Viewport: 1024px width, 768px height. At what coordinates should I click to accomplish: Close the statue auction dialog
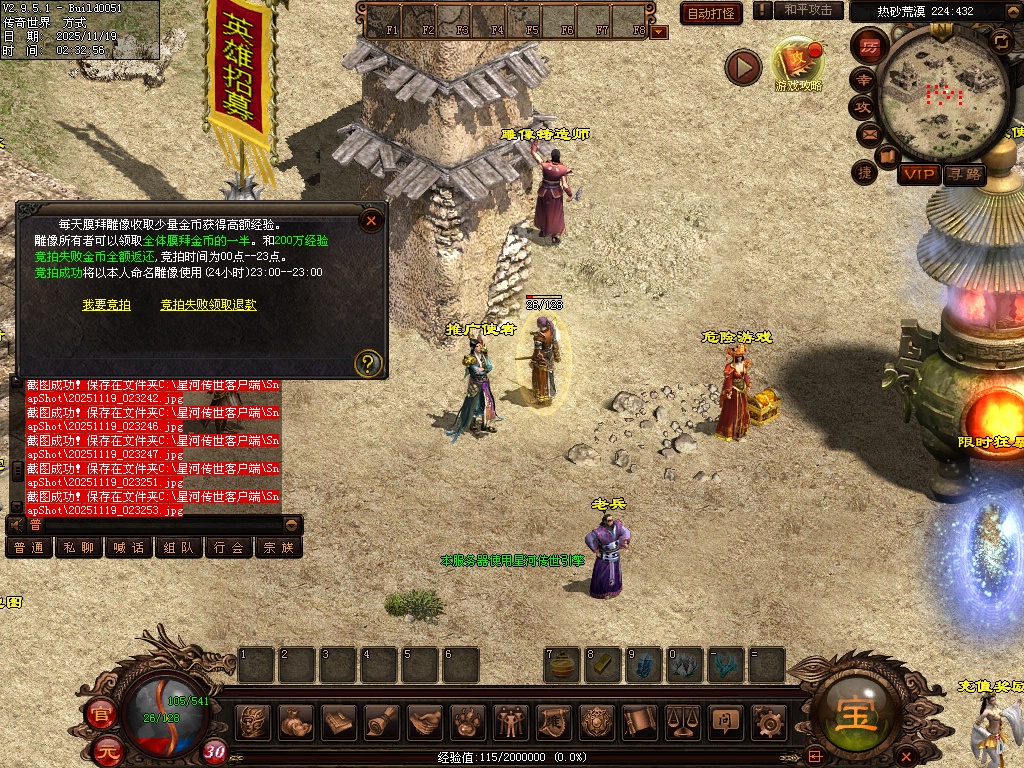pyautogui.click(x=371, y=220)
